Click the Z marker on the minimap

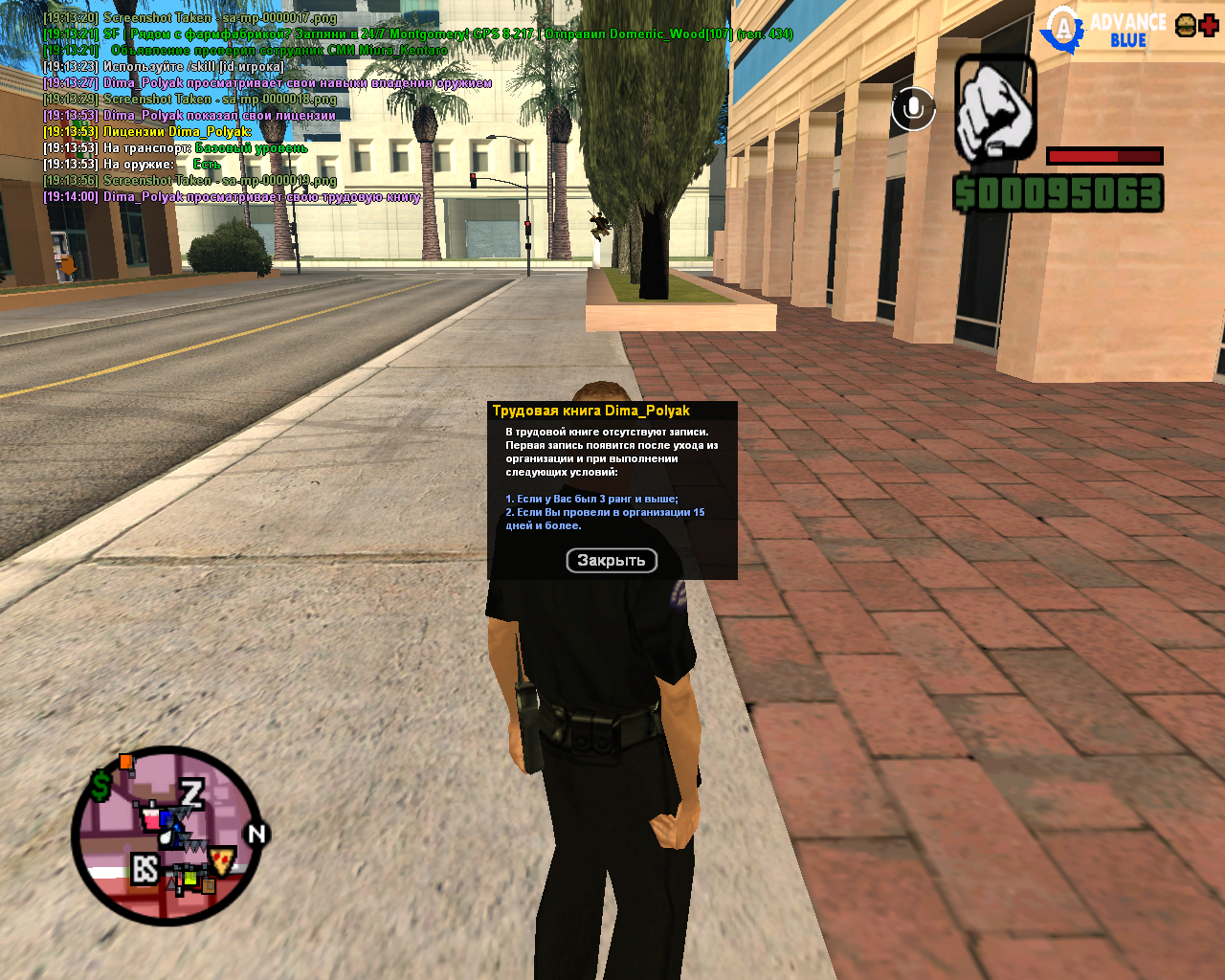pos(192,792)
